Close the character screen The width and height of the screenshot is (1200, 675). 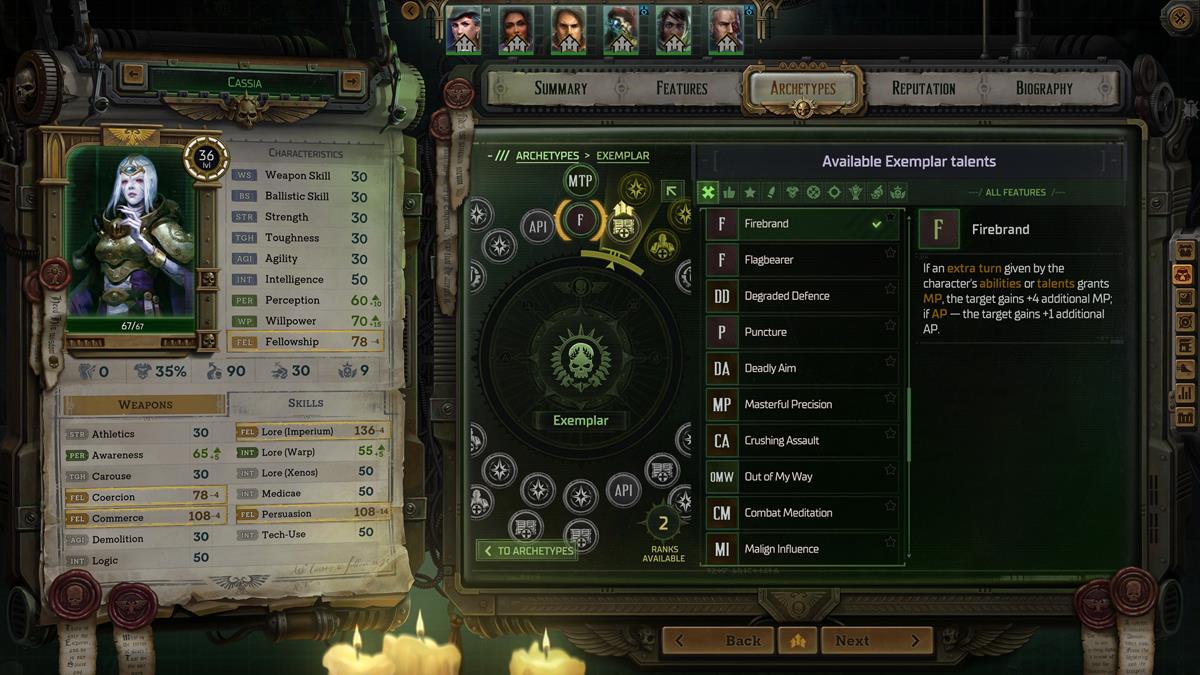click(x=1178, y=15)
